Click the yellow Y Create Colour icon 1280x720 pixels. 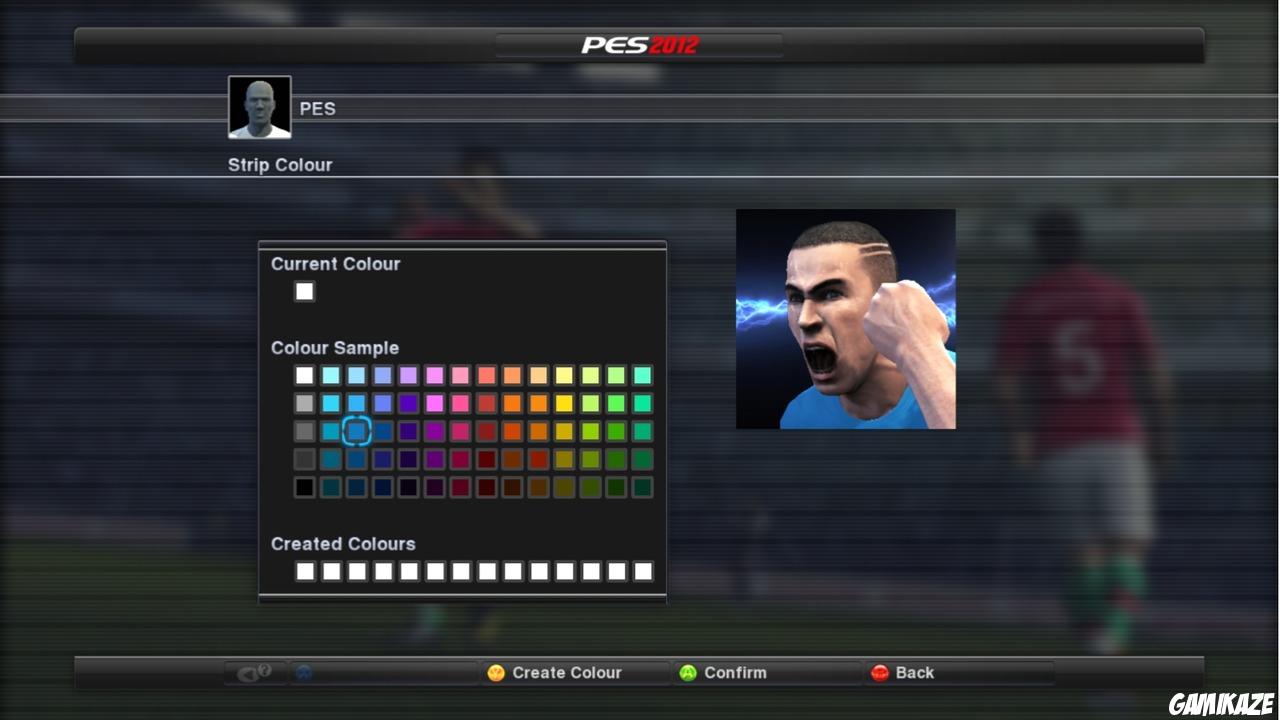point(497,672)
